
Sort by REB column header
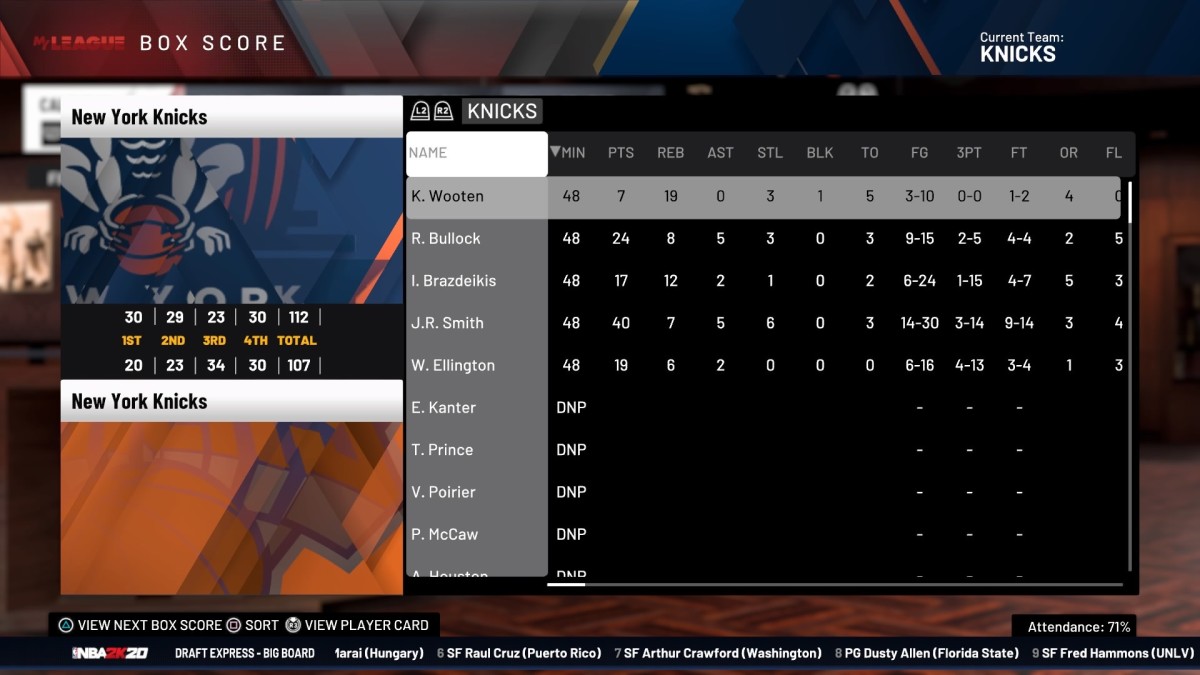click(670, 153)
